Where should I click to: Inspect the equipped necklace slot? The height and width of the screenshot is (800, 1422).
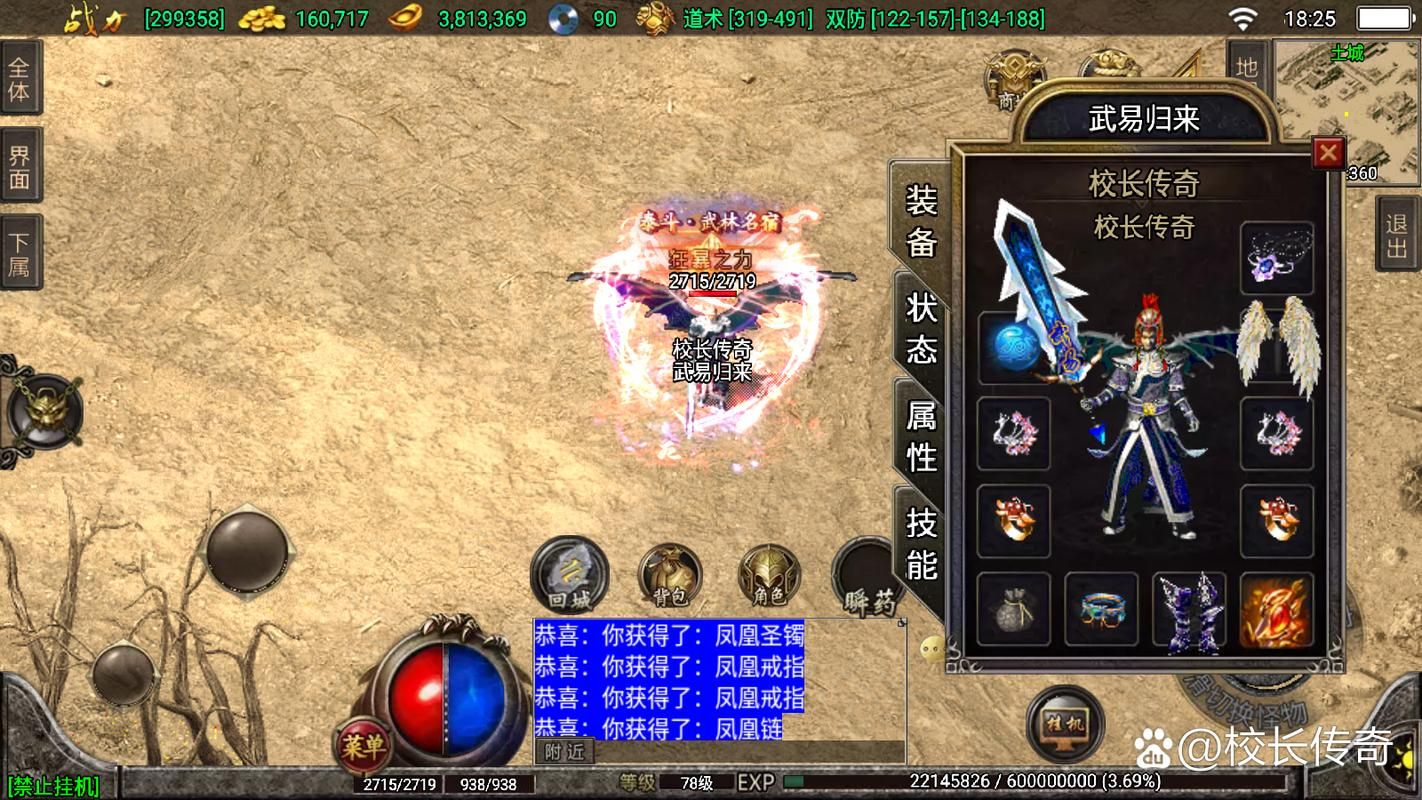[x=1277, y=258]
